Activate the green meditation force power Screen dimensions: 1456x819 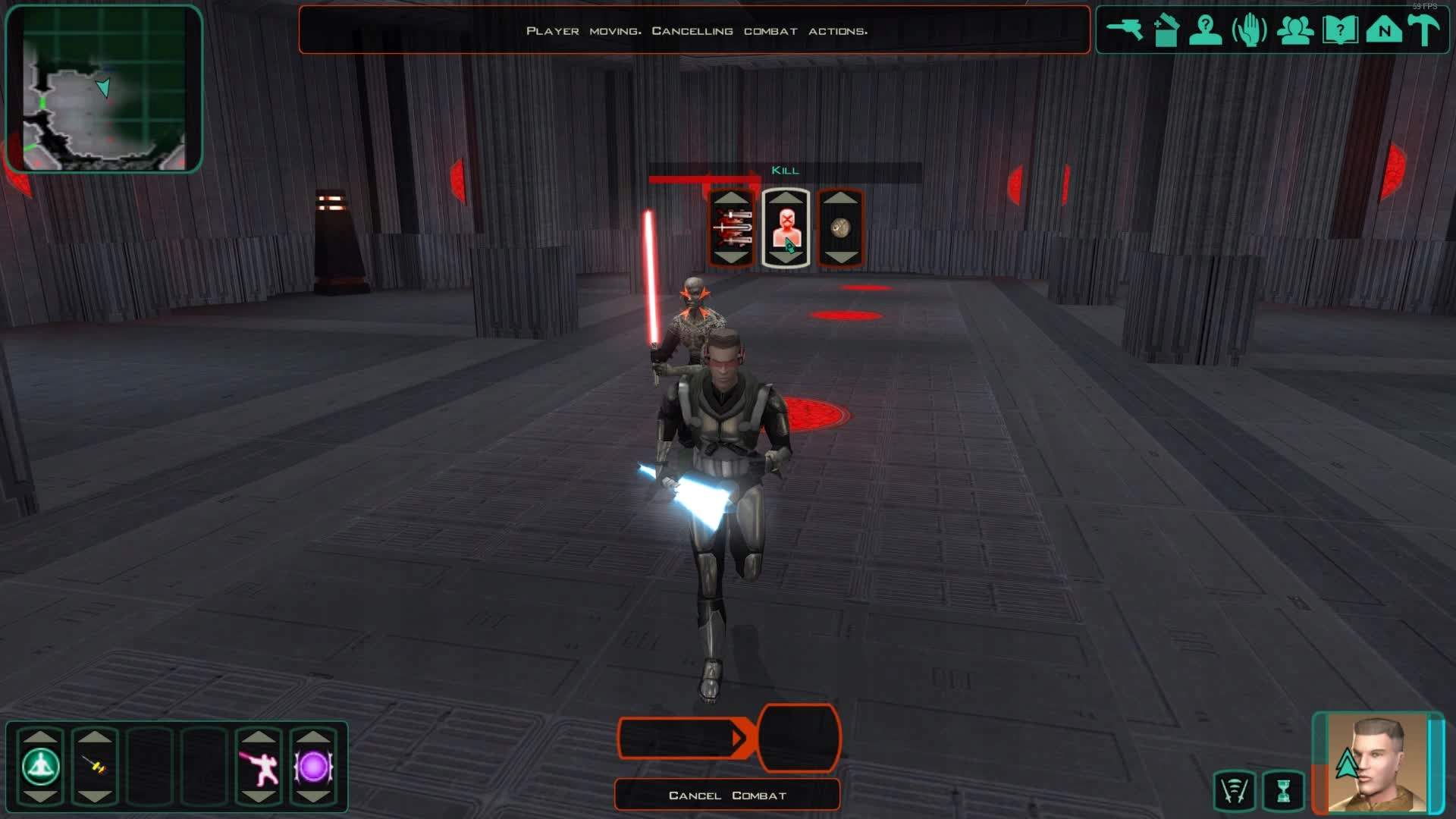tap(40, 767)
